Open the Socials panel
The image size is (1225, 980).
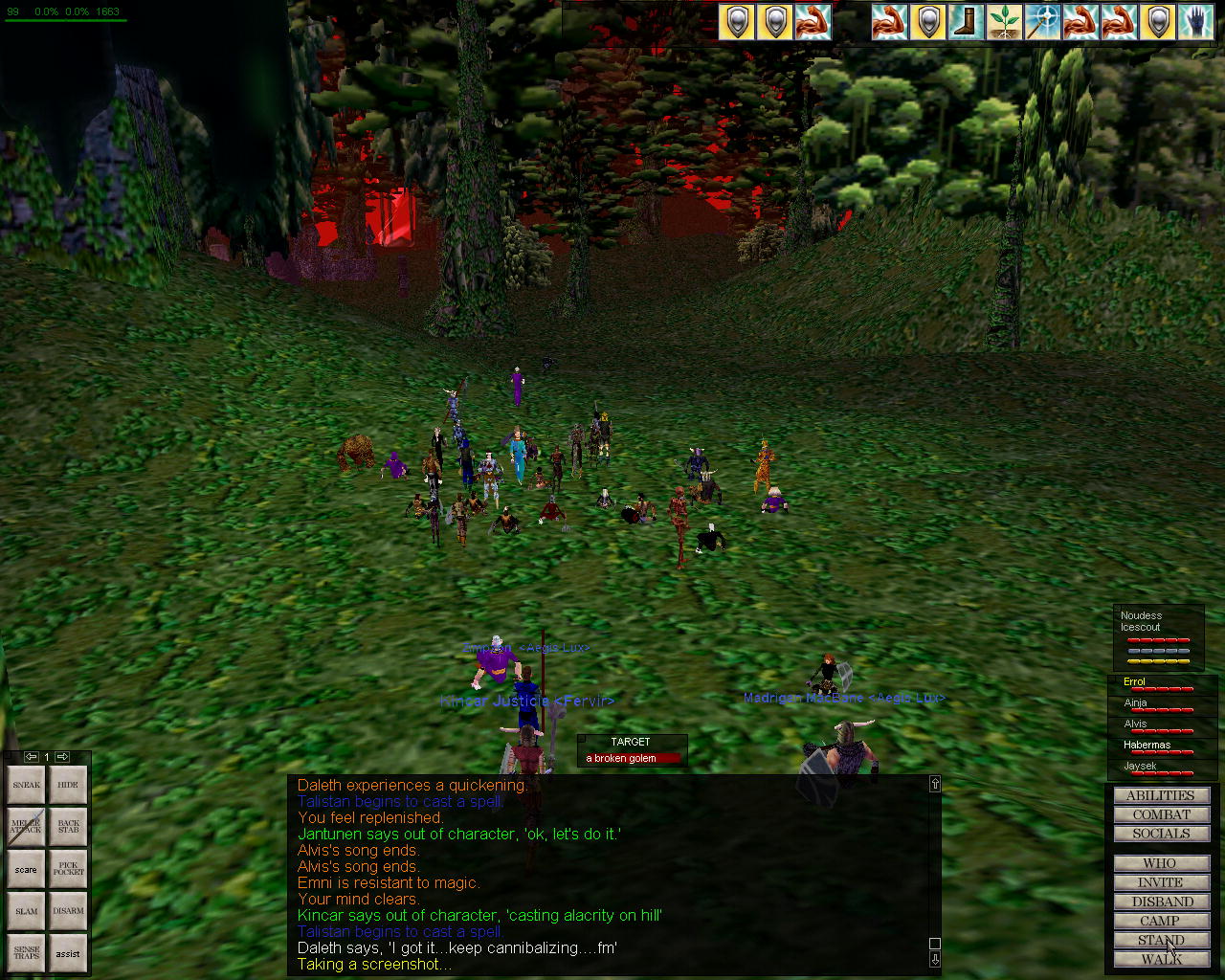pos(1161,834)
